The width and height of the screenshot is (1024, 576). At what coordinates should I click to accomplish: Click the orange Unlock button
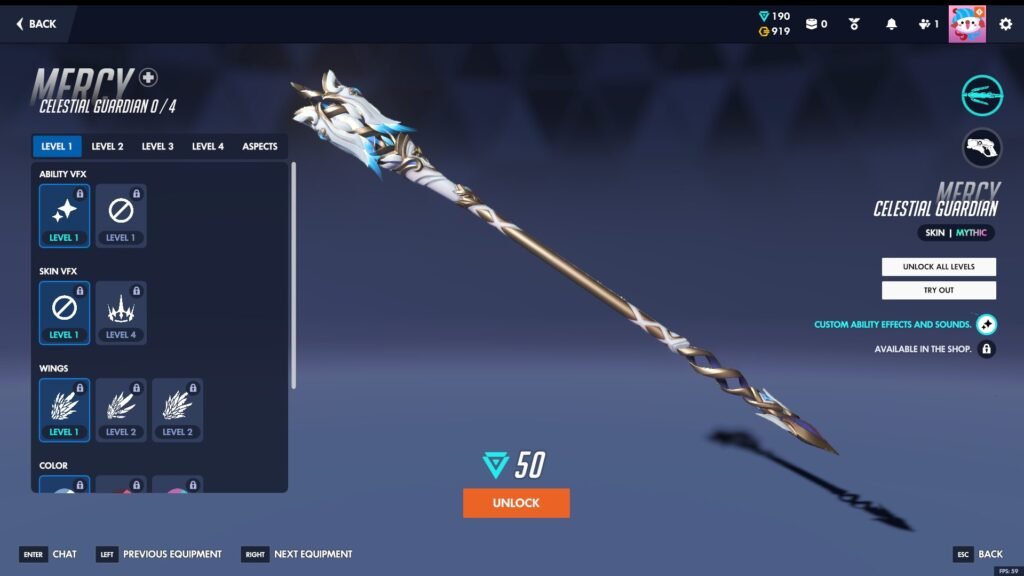[516, 503]
